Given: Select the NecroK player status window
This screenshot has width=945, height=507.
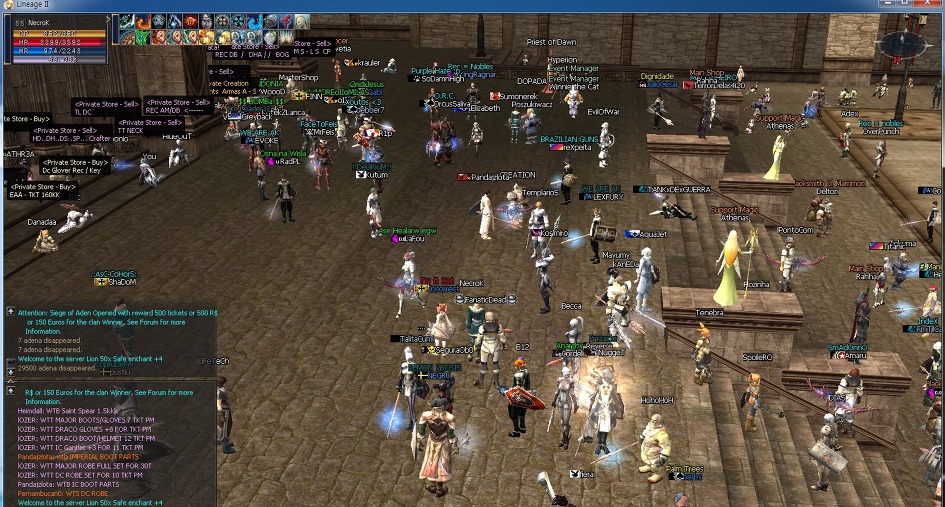Looking at the screenshot, I should click(57, 39).
